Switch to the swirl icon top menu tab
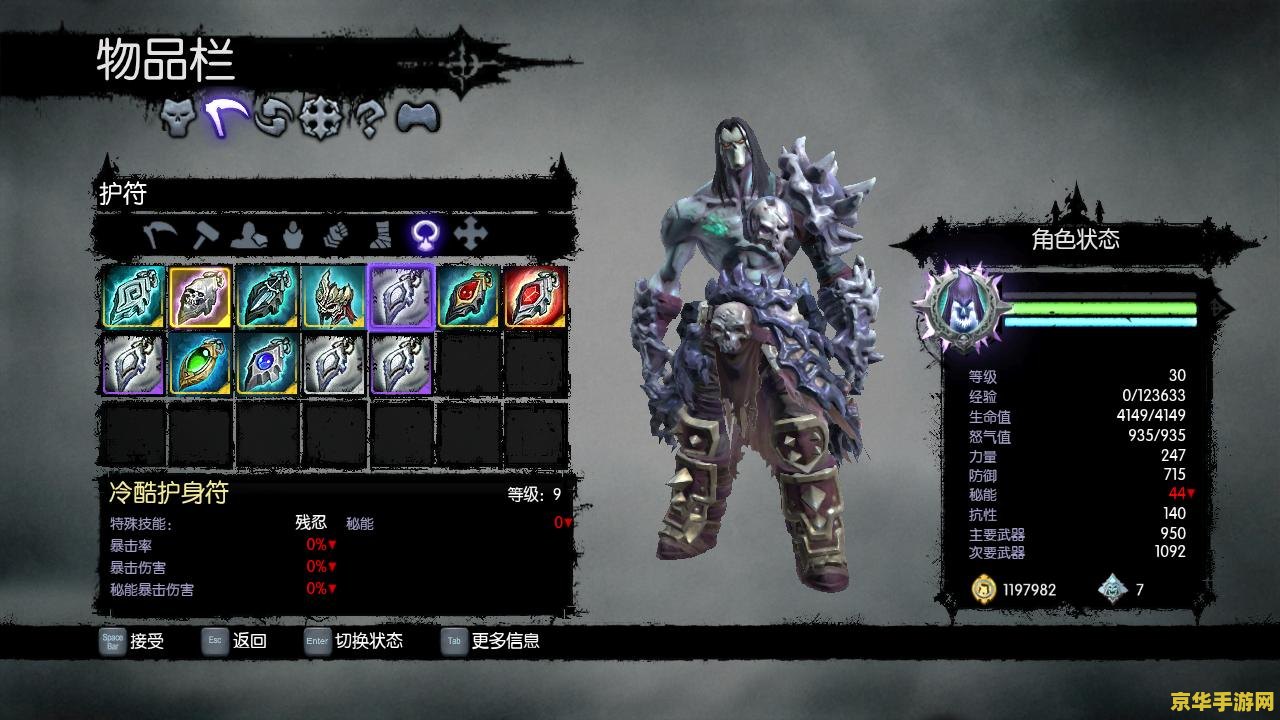This screenshot has width=1280, height=720. point(274,118)
